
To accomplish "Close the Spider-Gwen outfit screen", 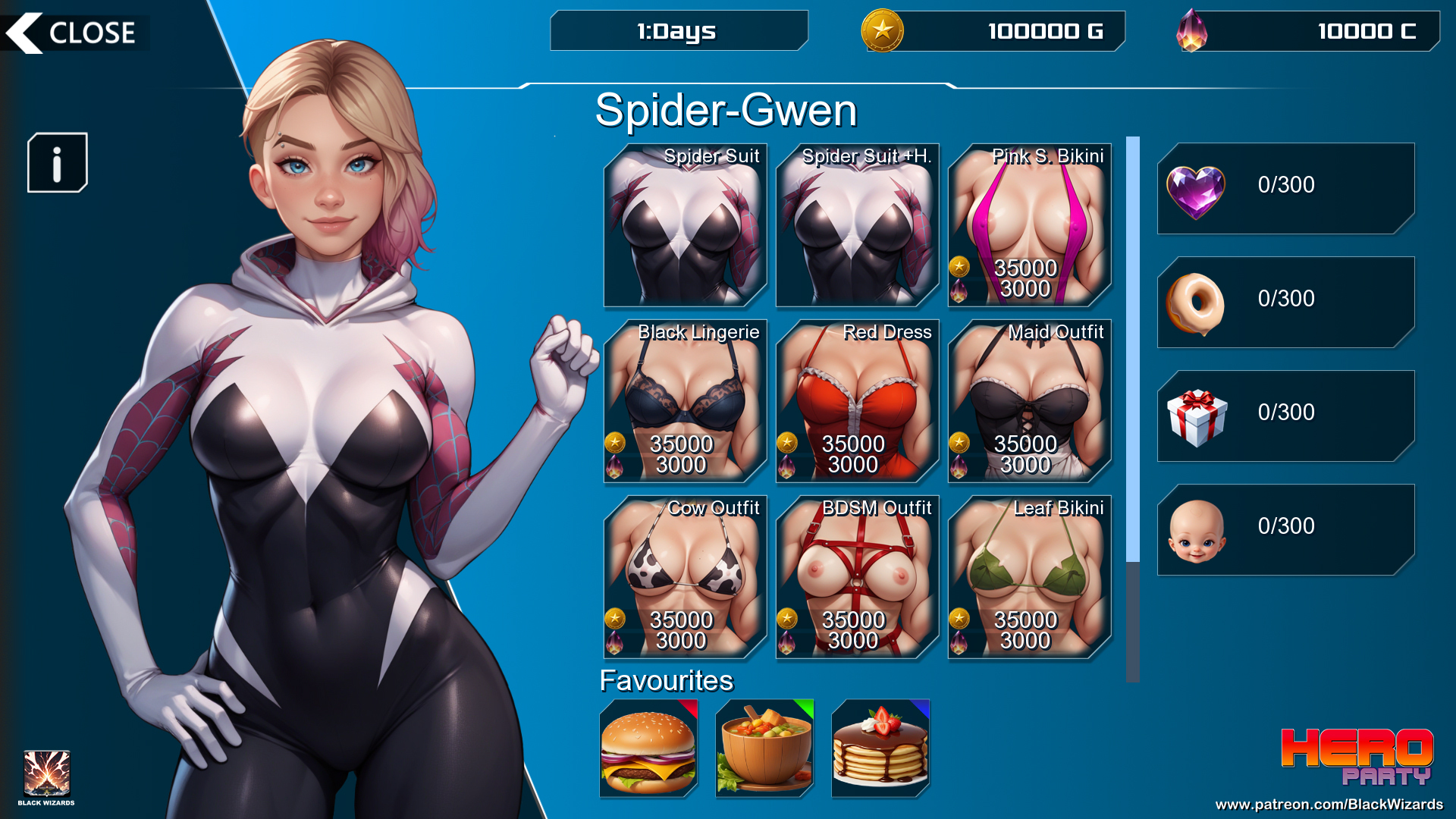I will pos(74,33).
